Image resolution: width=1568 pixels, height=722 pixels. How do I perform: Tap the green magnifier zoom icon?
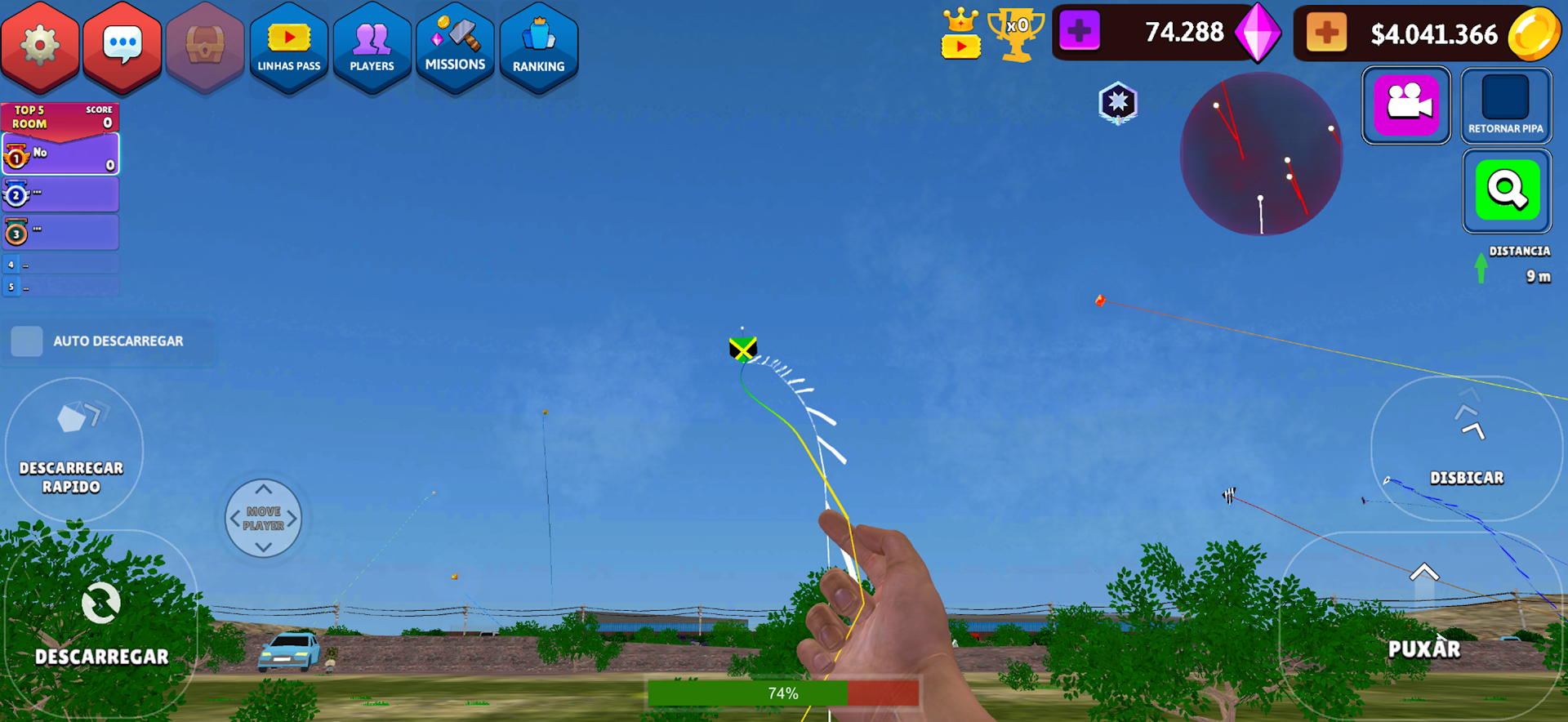[1507, 190]
